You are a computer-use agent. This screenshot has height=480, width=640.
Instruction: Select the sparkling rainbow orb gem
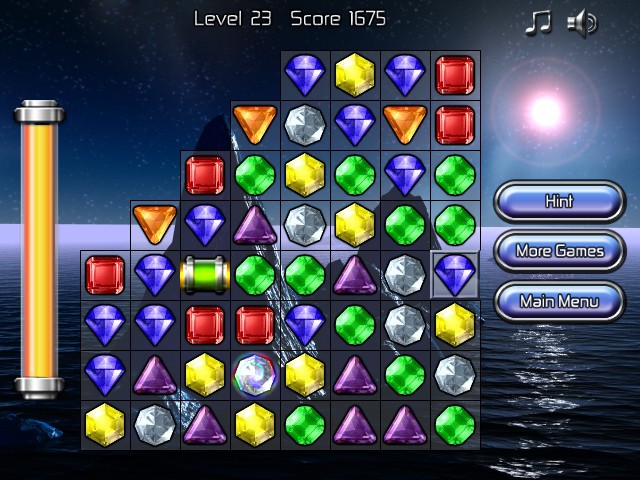[255, 374]
